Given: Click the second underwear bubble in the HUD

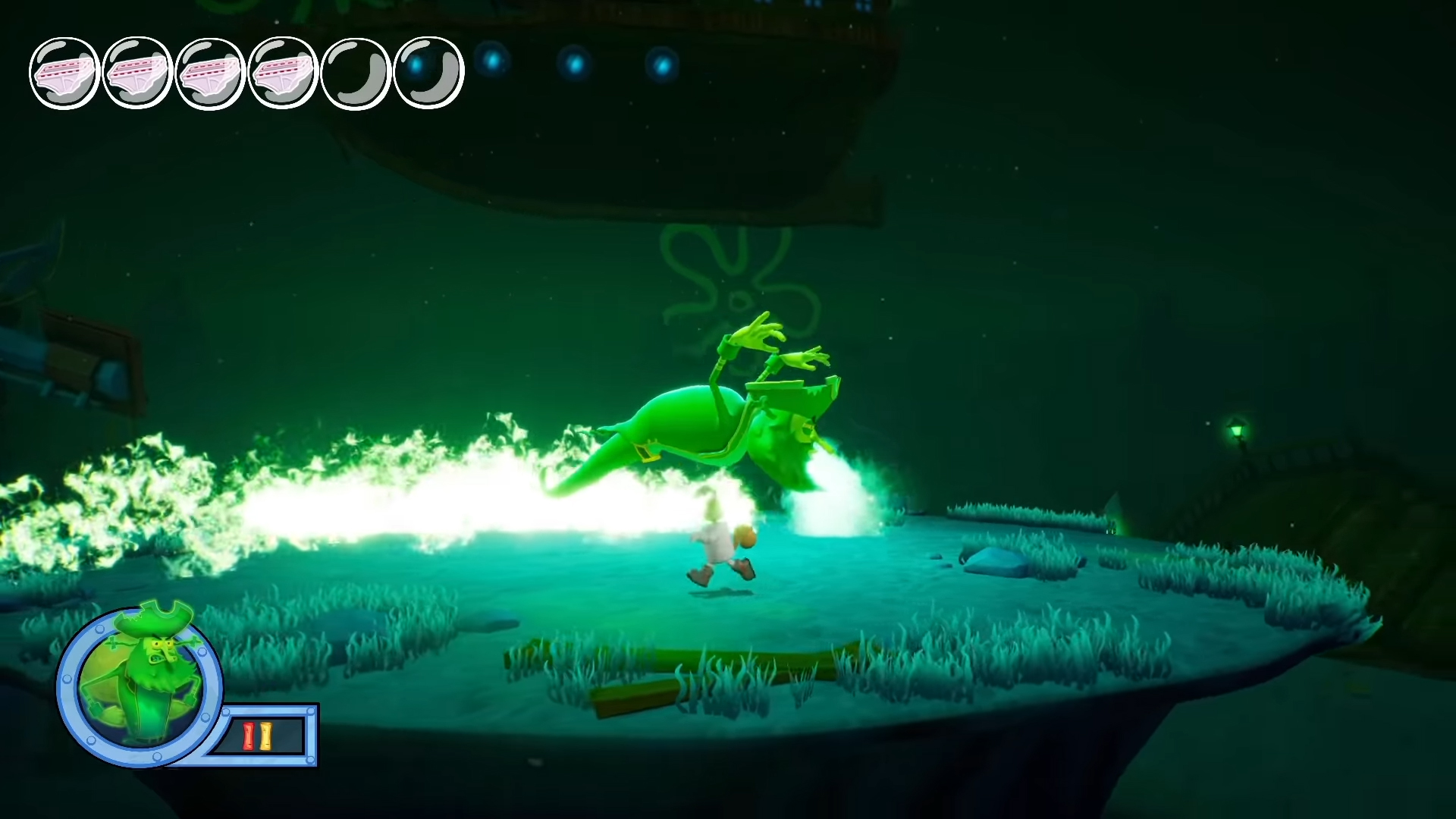Looking at the screenshot, I should (134, 72).
